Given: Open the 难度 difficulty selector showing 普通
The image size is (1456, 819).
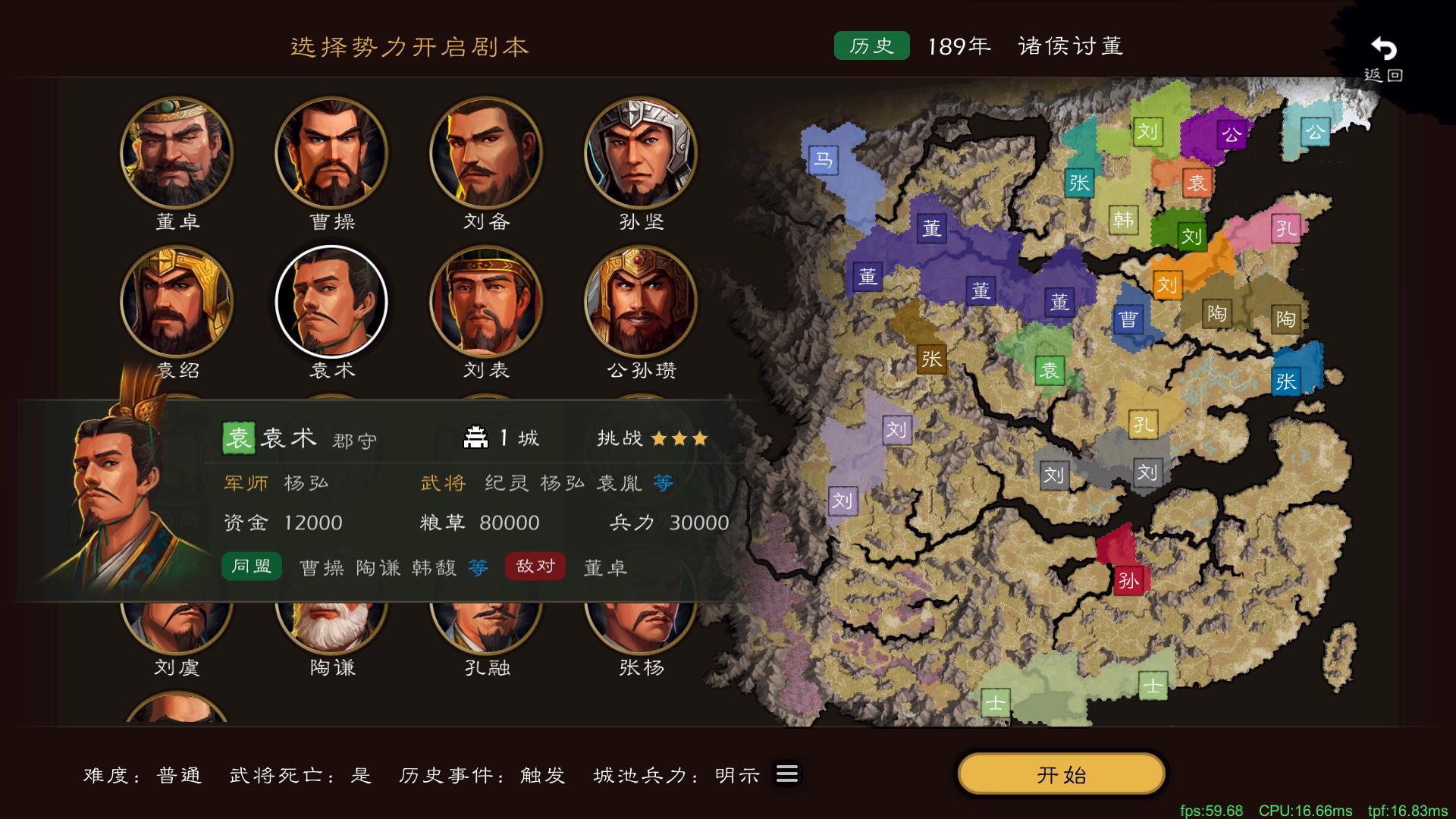Looking at the screenshot, I should (x=180, y=775).
